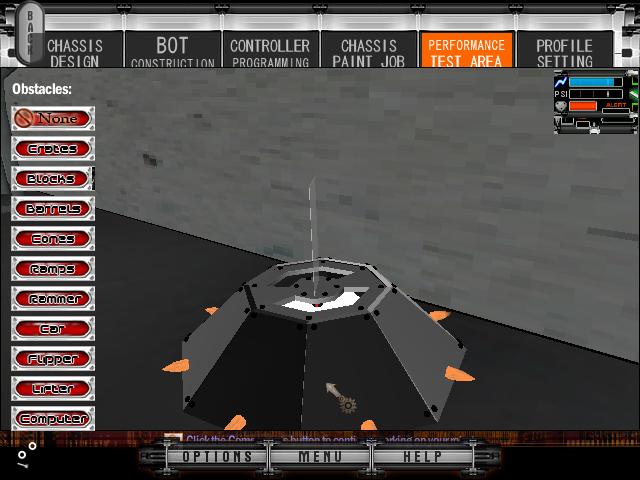Select the Car obstacle button
640x480 pixels.
(54, 329)
